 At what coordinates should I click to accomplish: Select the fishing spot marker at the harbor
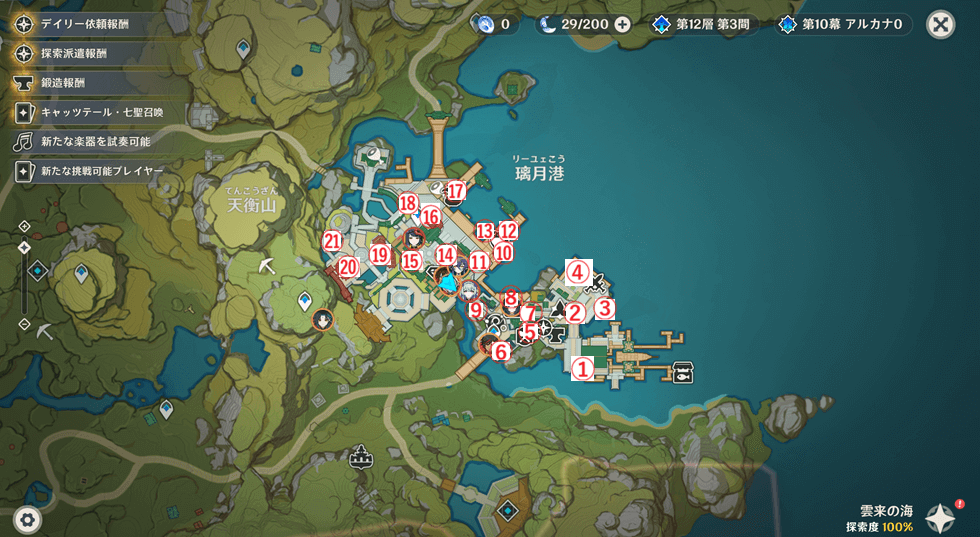pyautogui.click(x=685, y=371)
